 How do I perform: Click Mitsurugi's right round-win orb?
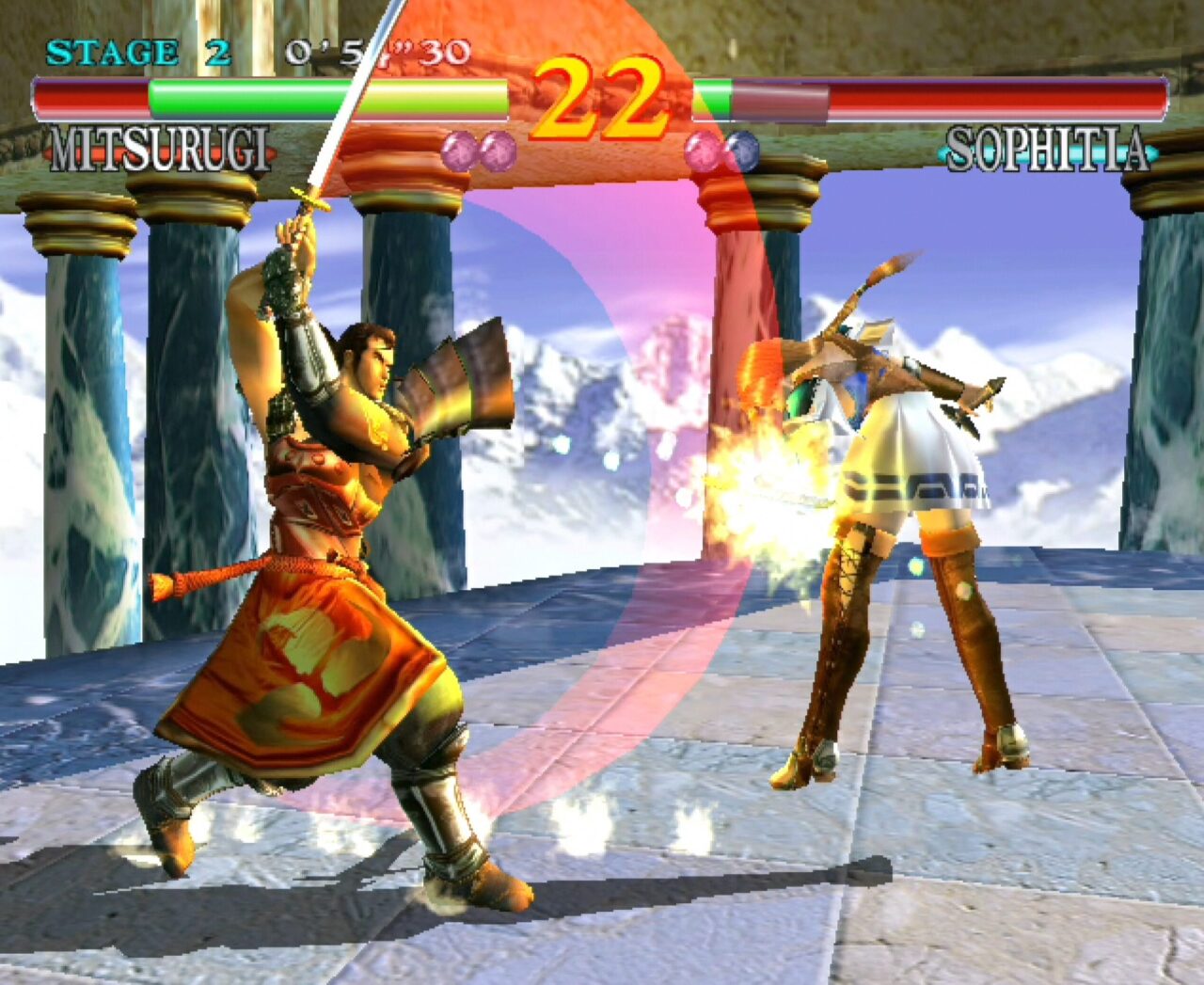click(x=499, y=151)
